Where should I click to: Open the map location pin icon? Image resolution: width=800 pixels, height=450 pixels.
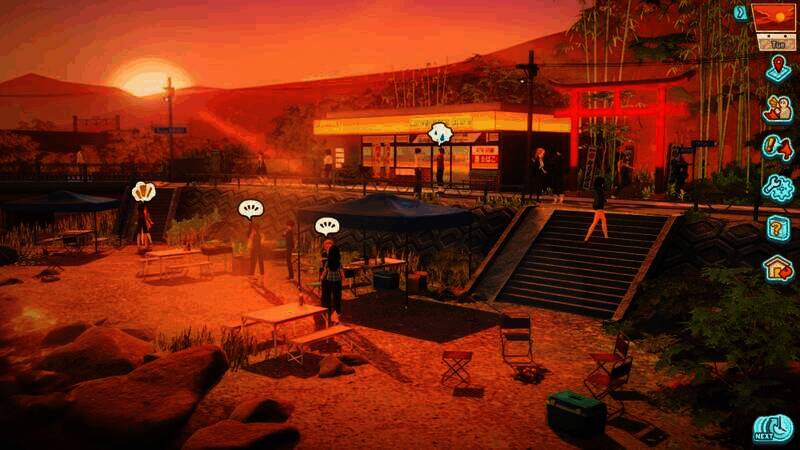(778, 69)
